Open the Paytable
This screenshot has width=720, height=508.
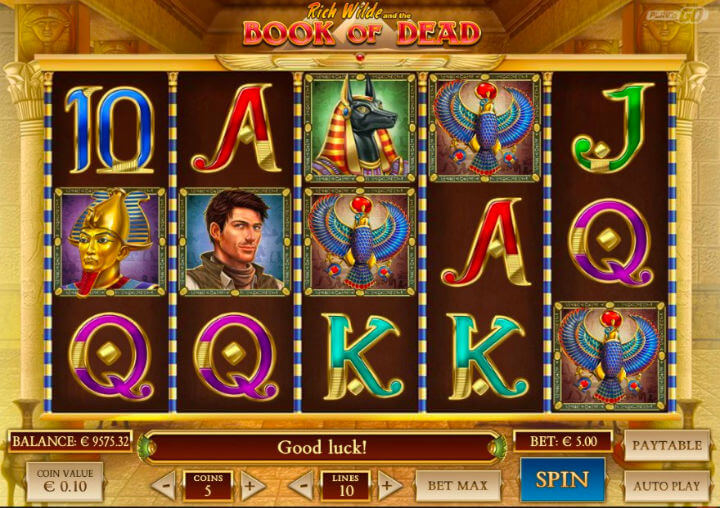pos(667,445)
